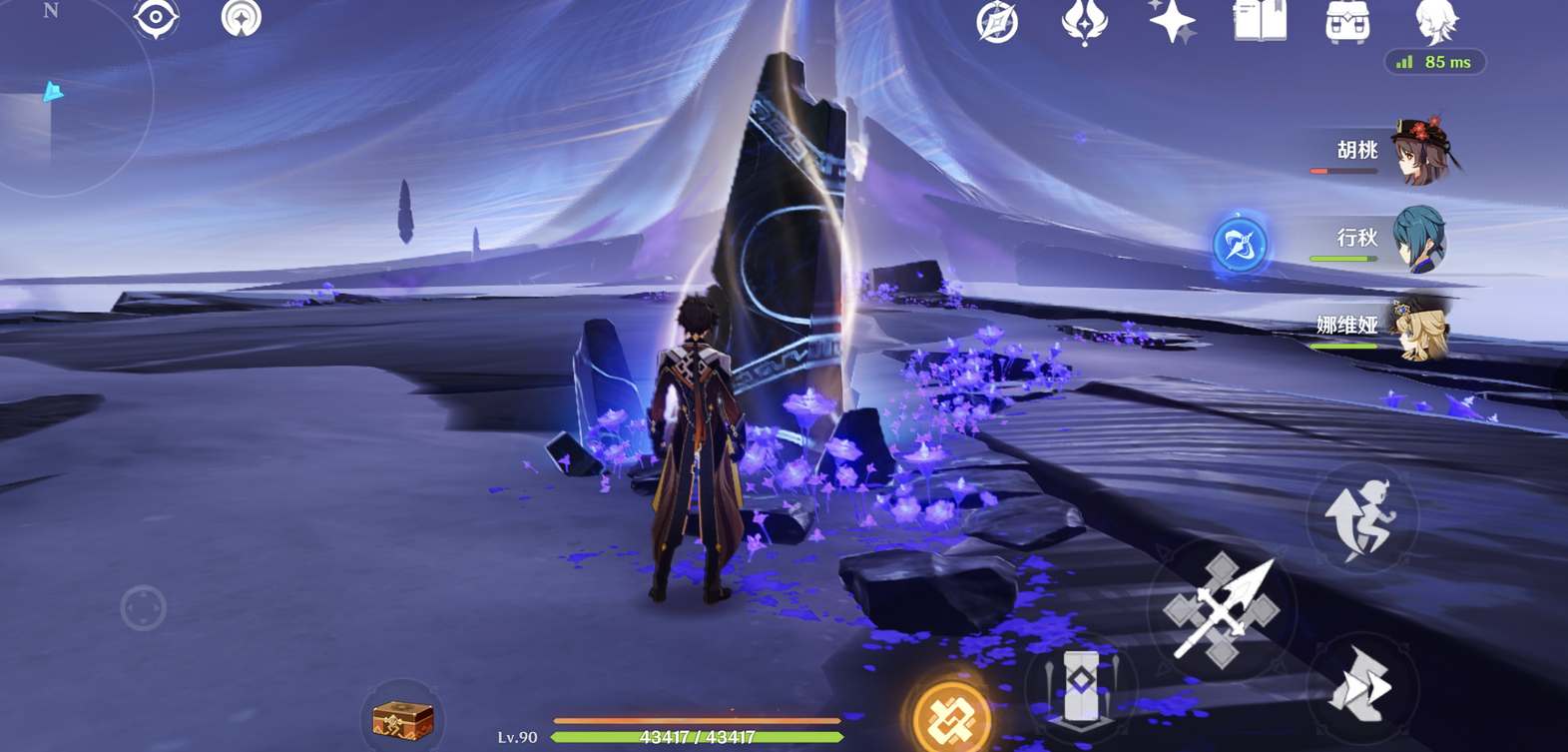This screenshot has width=1568, height=752.
Task: Tap the eye-shaped icon beside the minimap
Action: coord(156,18)
